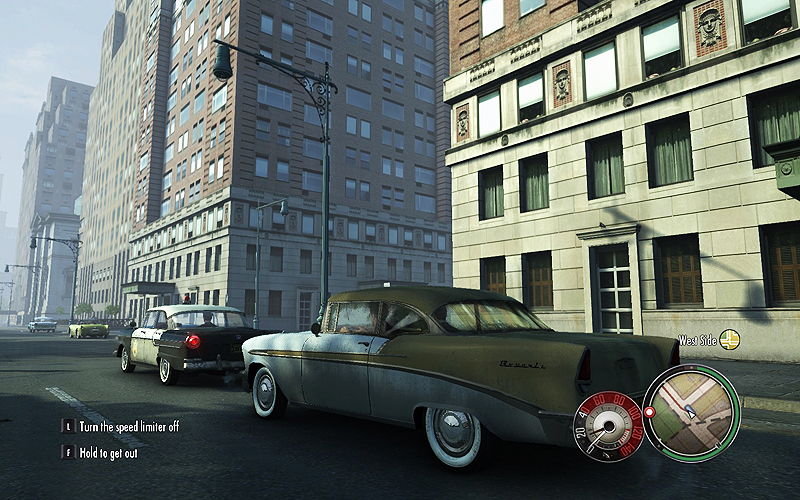Open the circular minimap
The height and width of the screenshot is (500, 800).
(x=691, y=413)
